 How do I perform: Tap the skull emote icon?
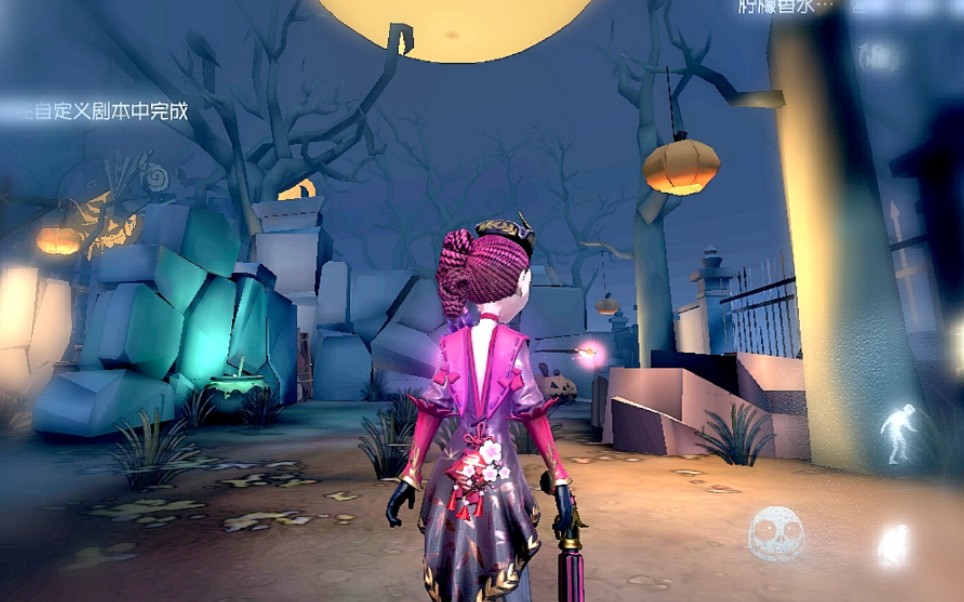(775, 533)
